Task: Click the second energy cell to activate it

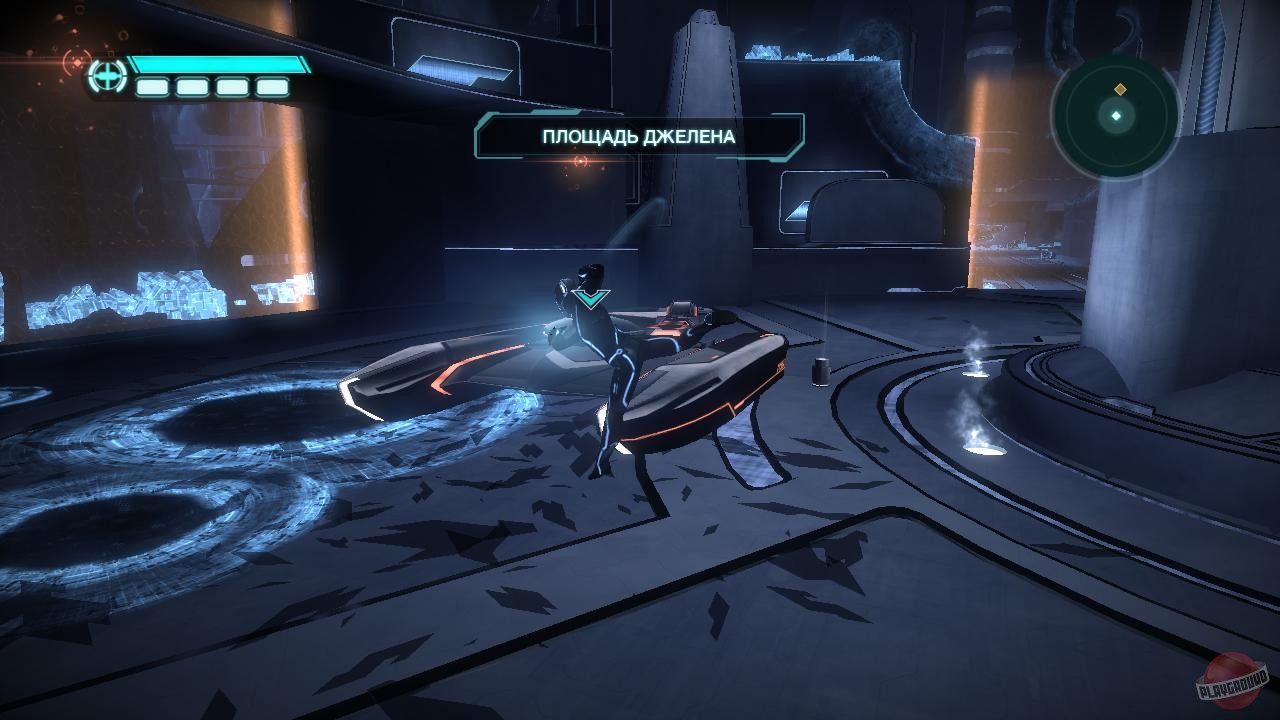Action: (192, 87)
